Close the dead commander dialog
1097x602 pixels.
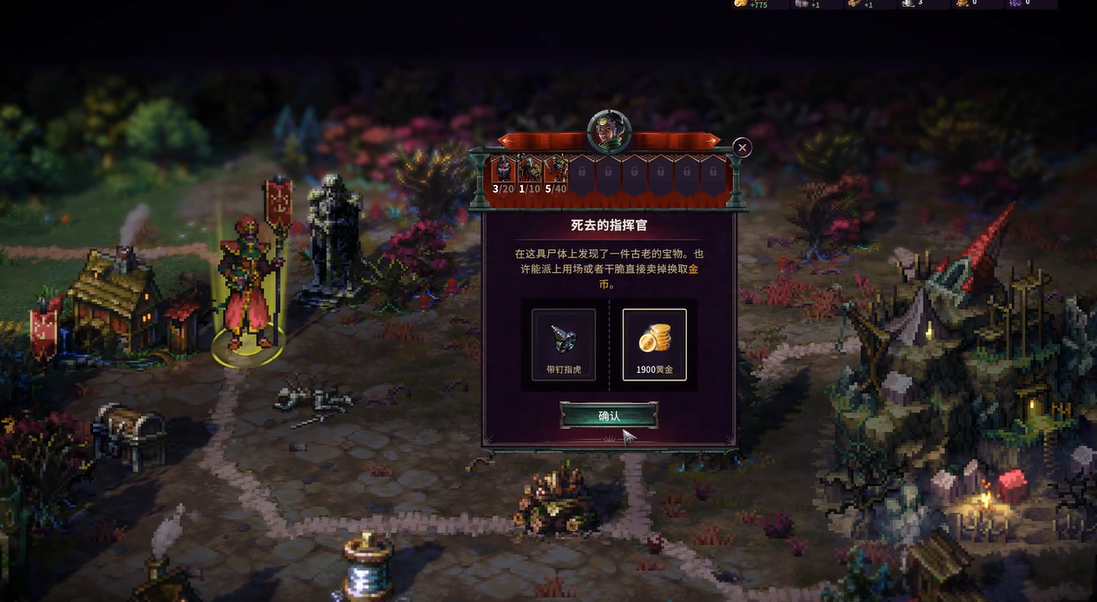(x=742, y=148)
